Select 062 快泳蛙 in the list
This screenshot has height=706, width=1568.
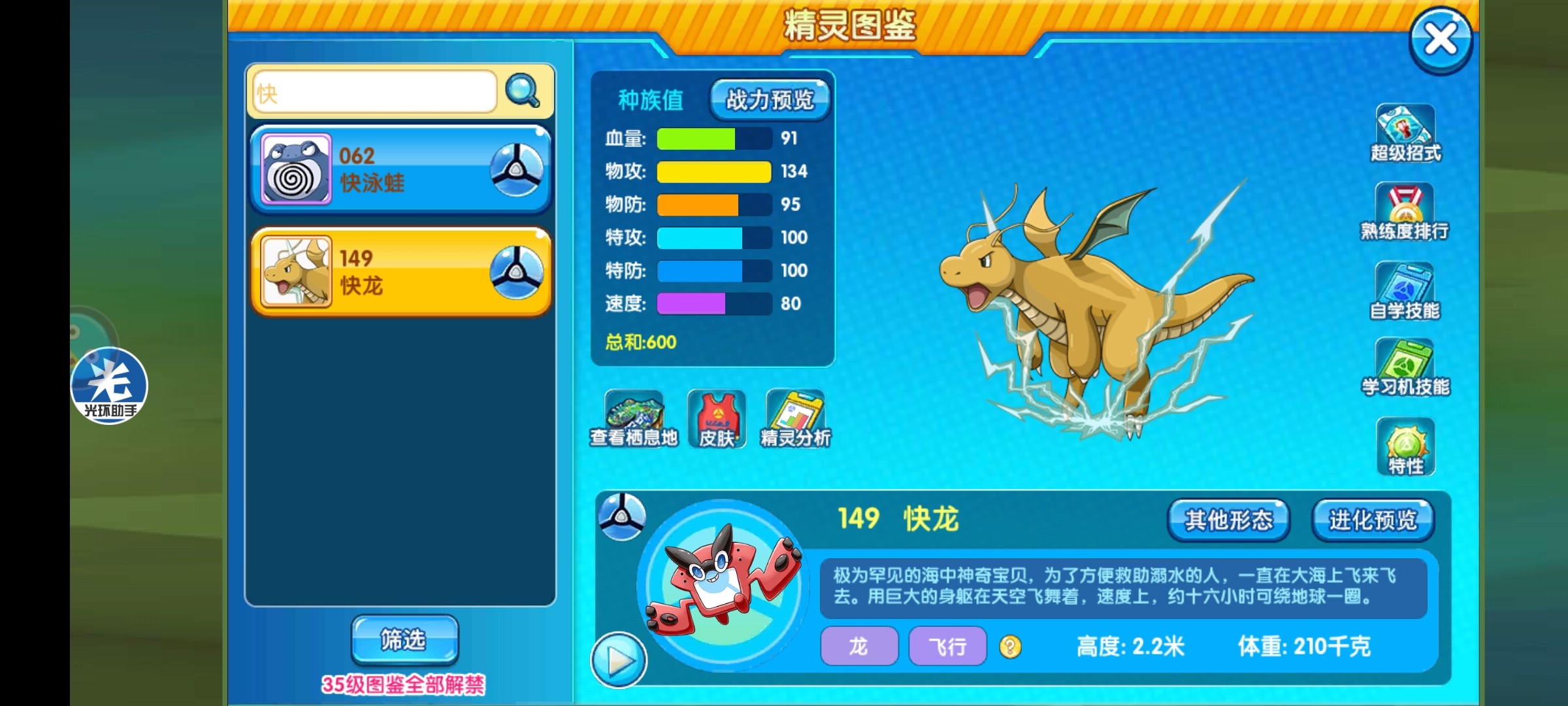(x=400, y=169)
